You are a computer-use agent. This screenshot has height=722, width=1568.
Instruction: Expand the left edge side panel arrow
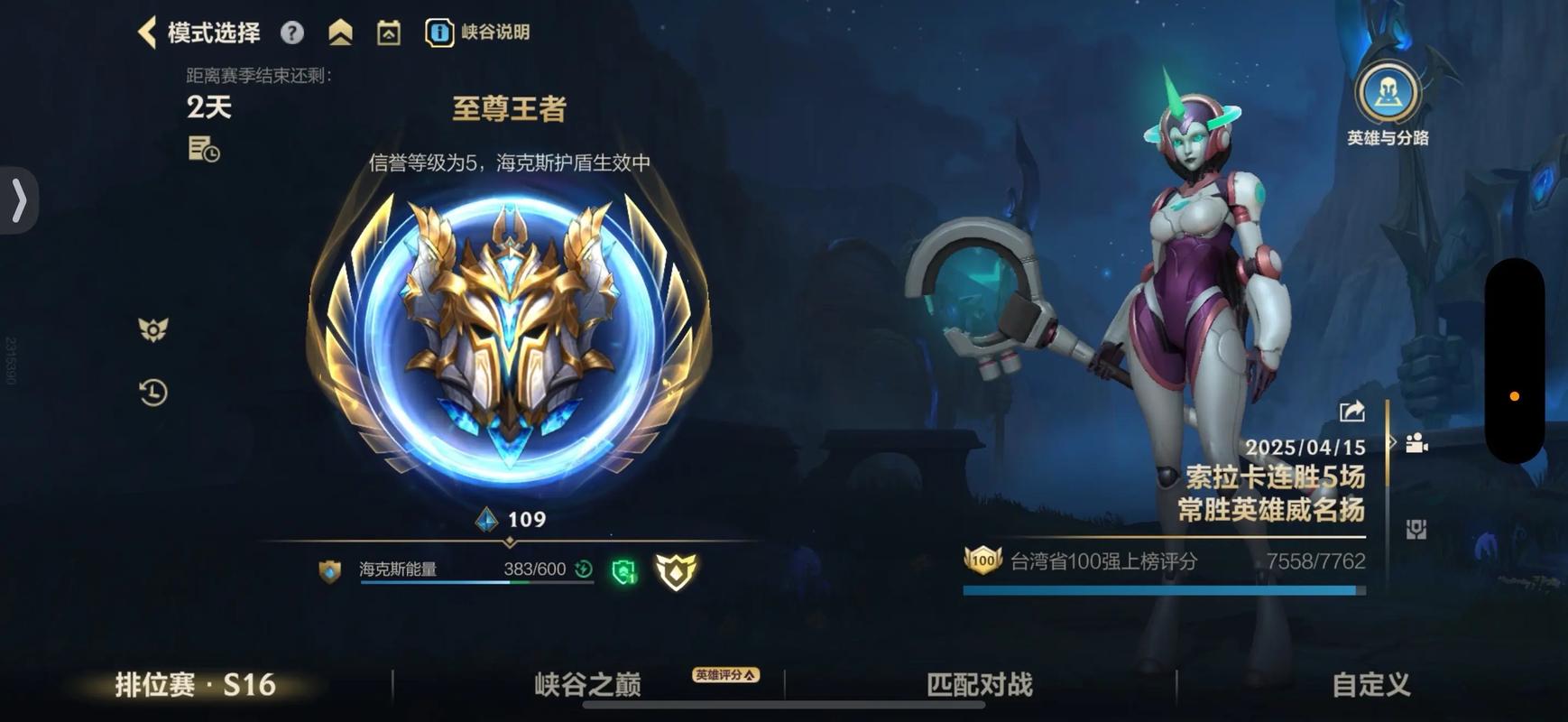coord(18,200)
